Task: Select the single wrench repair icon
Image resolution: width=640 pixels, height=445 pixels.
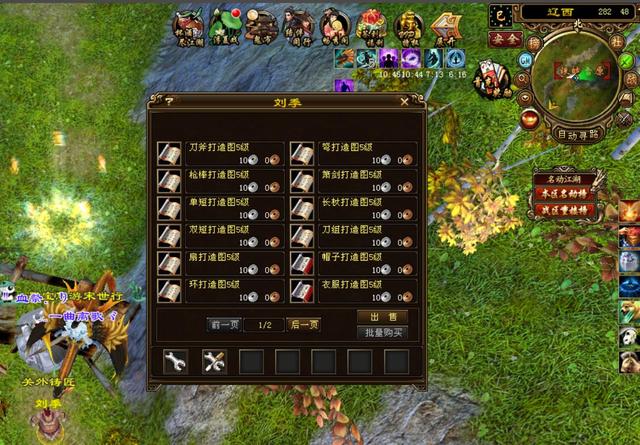Action: [176, 361]
